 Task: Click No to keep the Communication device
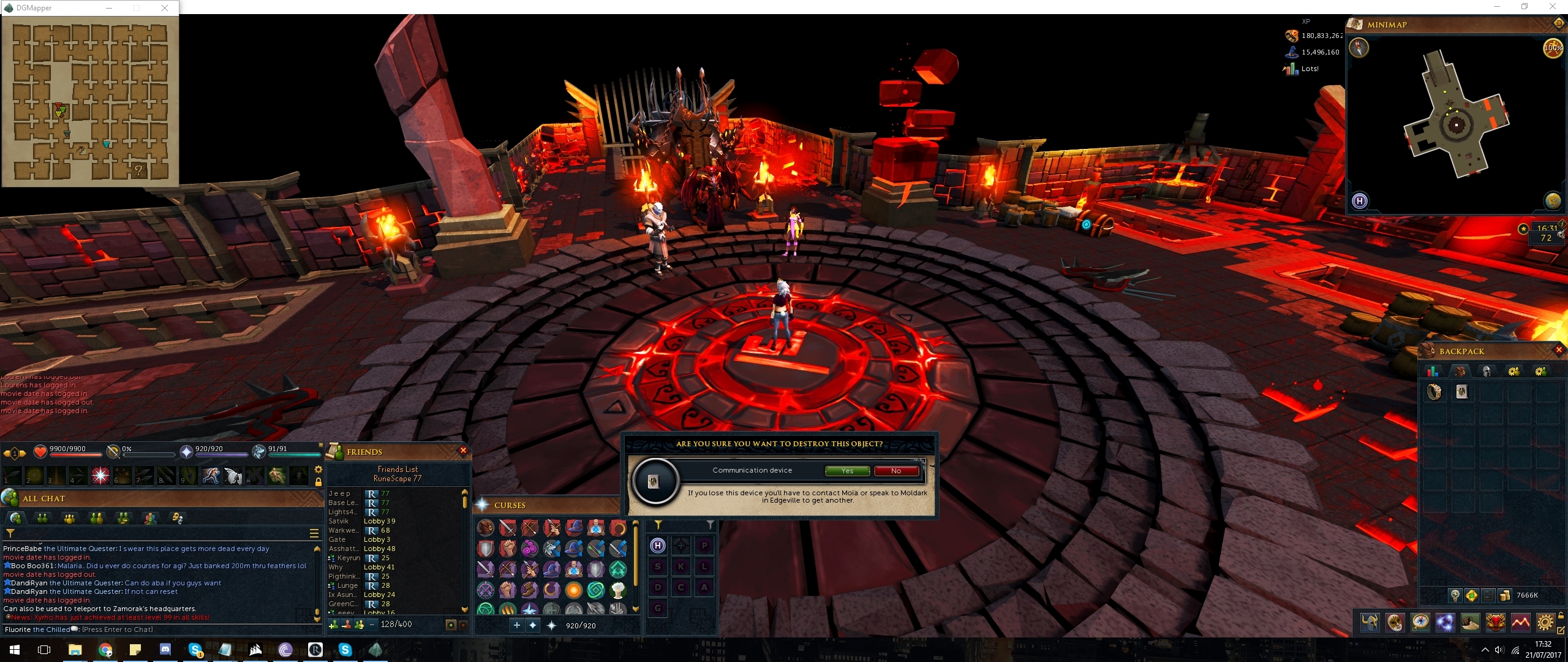point(897,471)
